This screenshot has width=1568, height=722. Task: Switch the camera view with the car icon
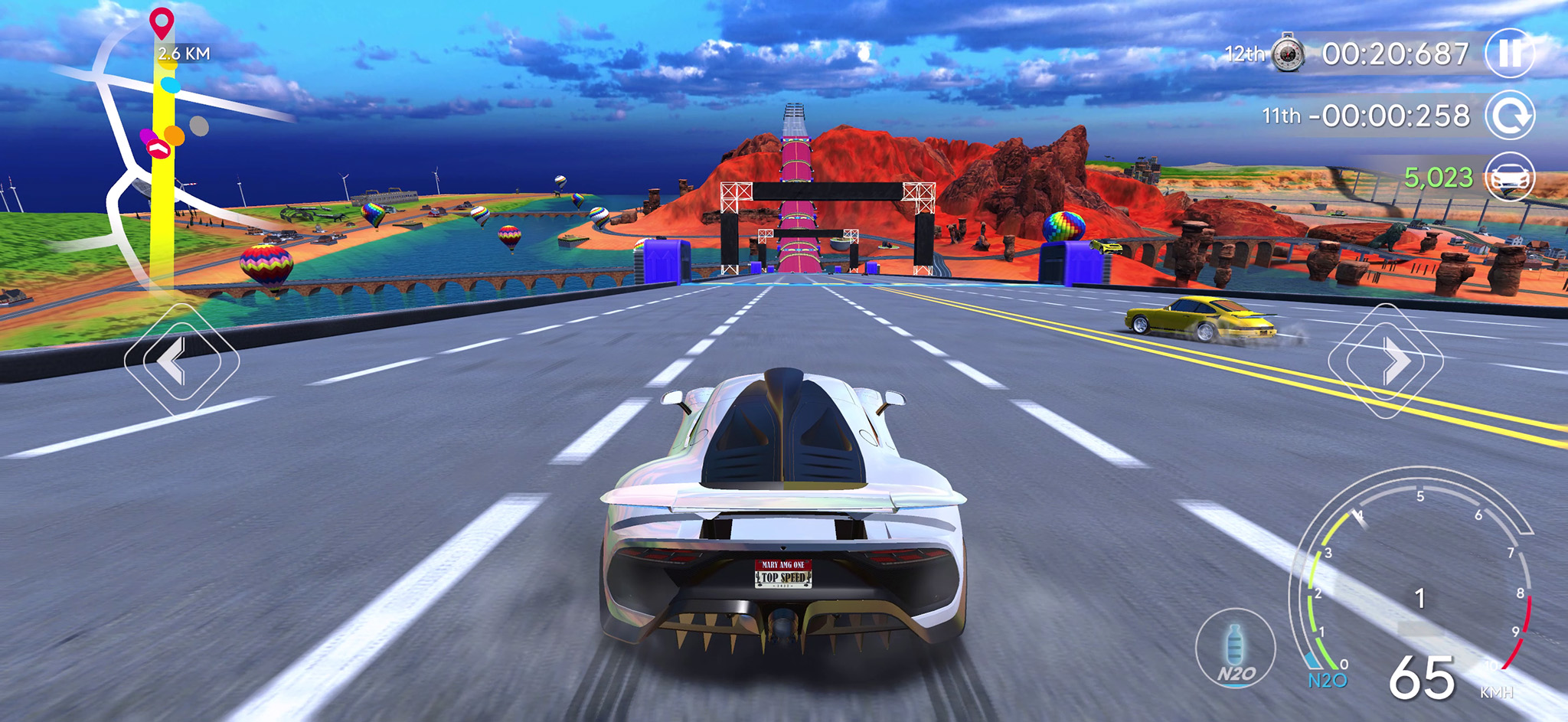(1510, 177)
